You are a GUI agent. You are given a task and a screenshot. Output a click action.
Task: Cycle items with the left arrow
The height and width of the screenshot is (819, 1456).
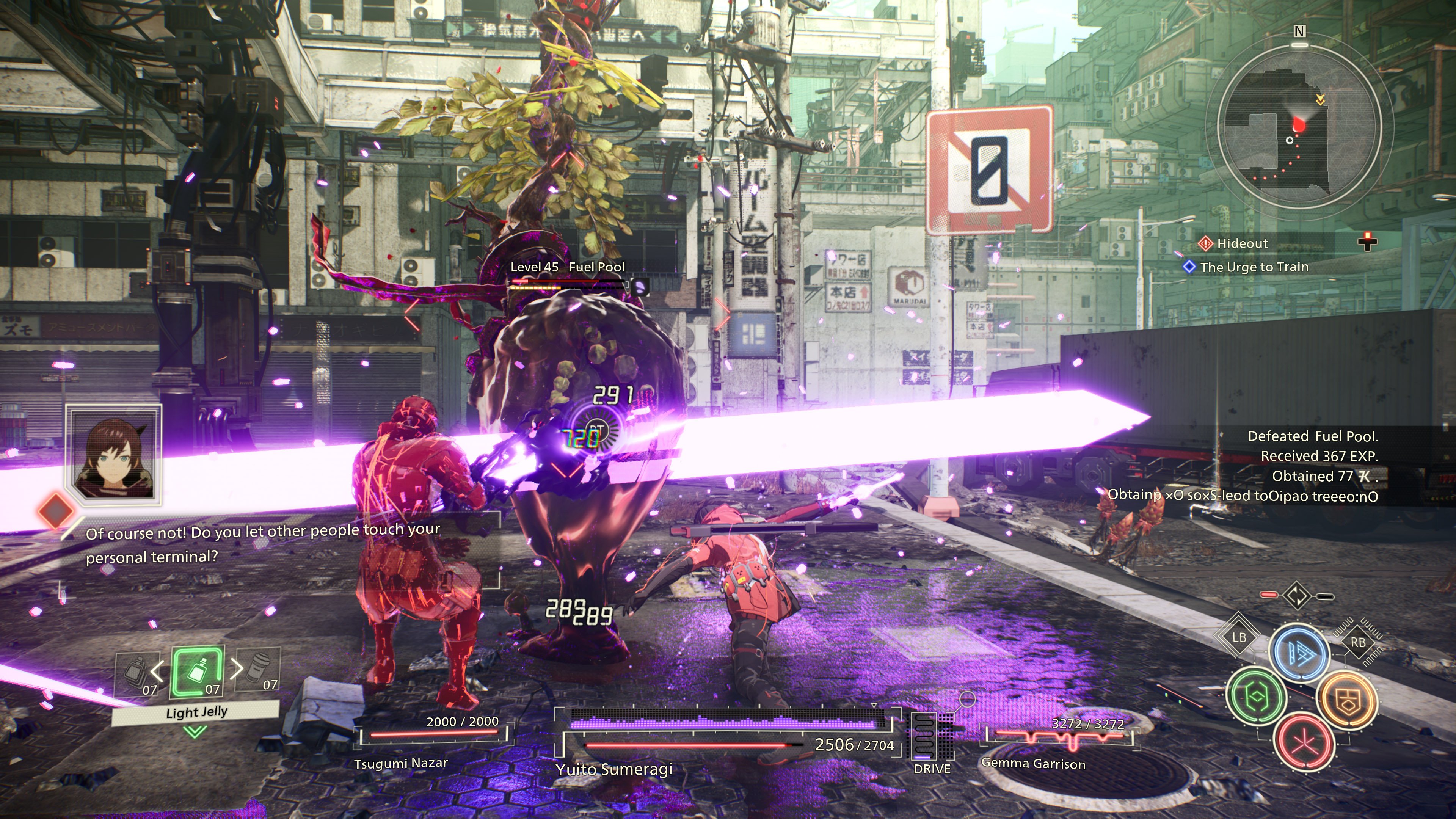click(x=158, y=671)
